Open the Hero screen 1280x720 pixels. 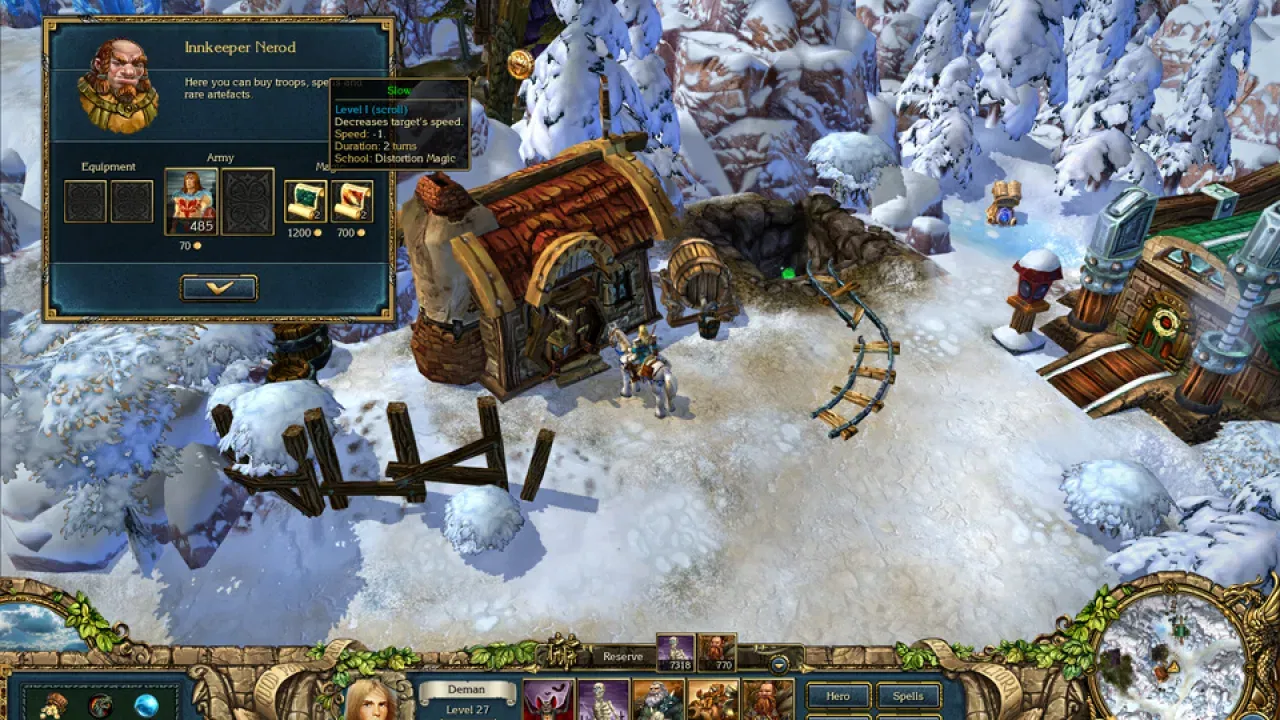(x=838, y=696)
